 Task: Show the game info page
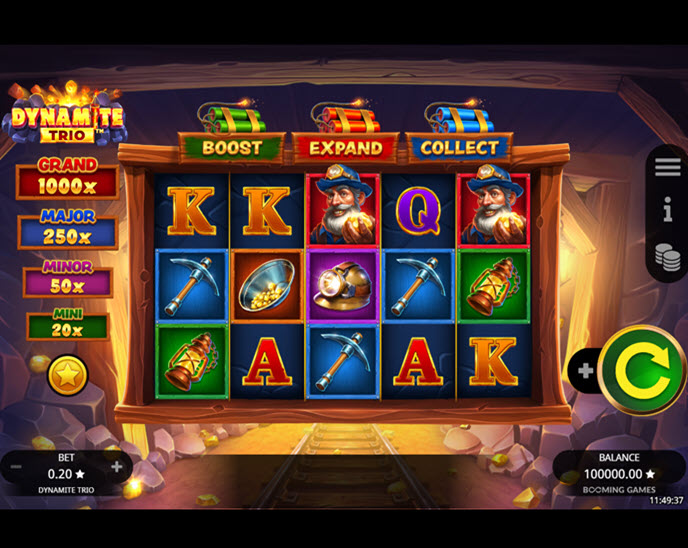tap(667, 209)
